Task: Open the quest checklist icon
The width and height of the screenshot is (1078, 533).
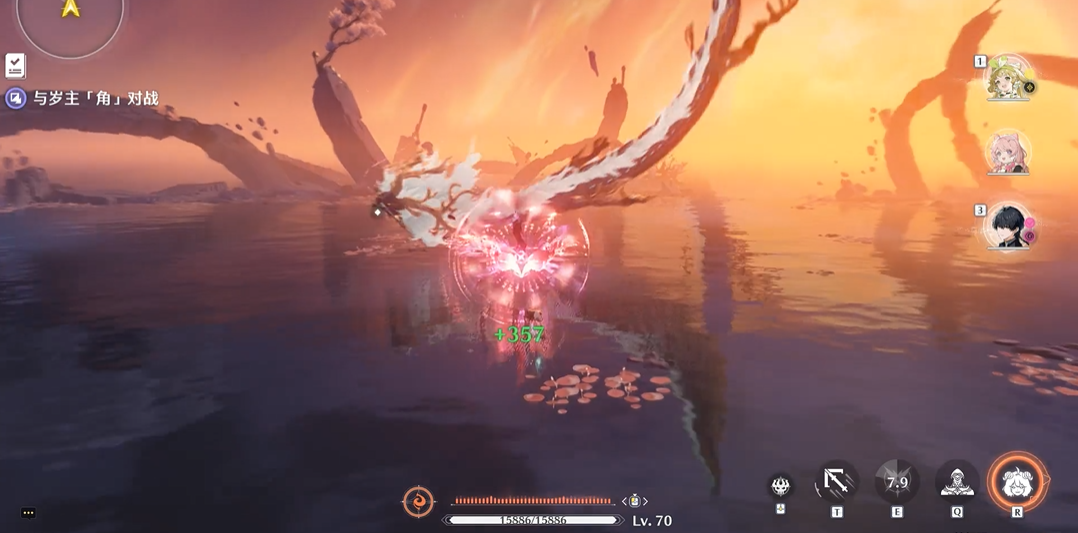Action: pyautogui.click(x=15, y=66)
